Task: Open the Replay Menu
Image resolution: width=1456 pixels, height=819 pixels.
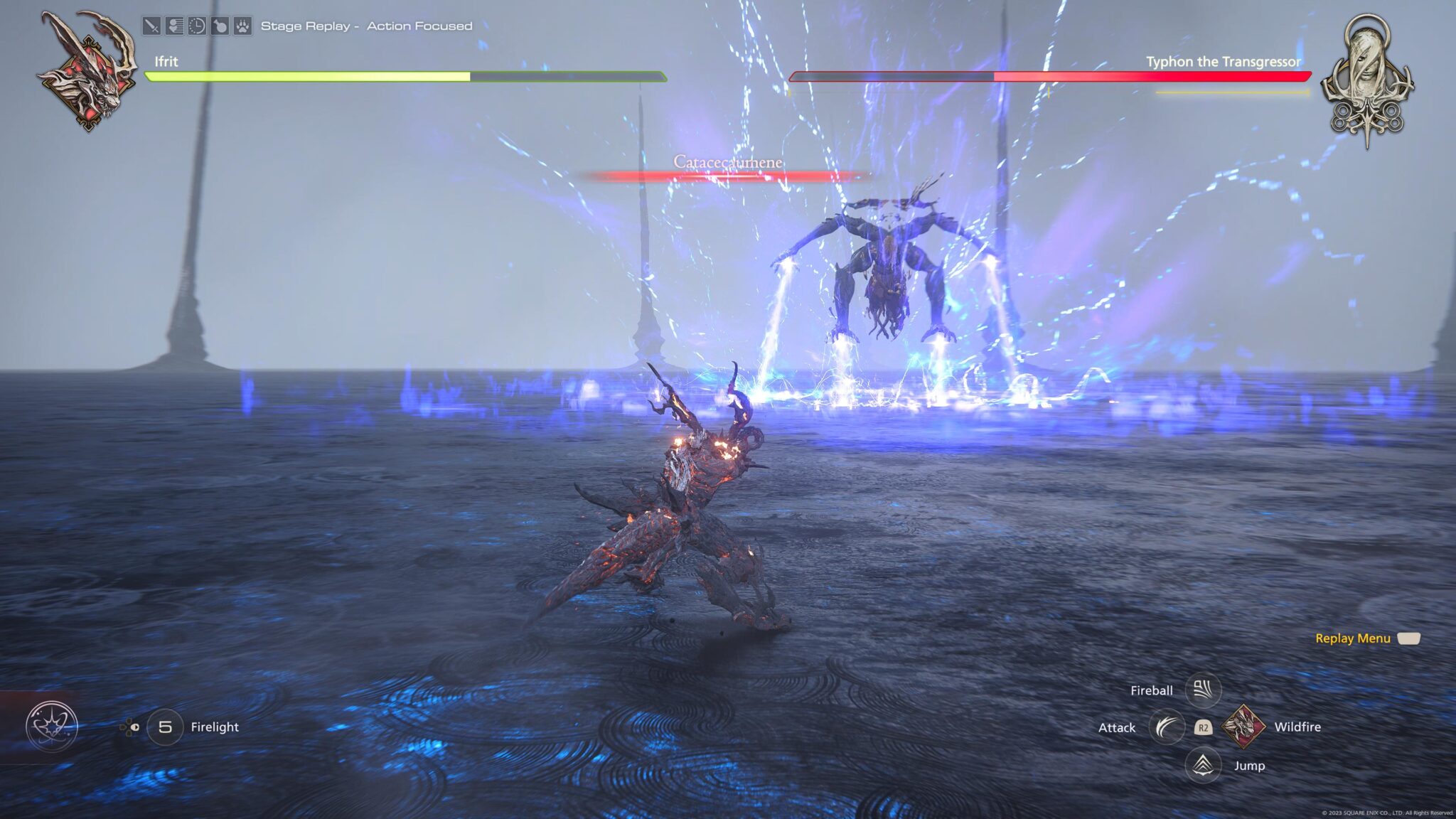Action: [1352, 638]
